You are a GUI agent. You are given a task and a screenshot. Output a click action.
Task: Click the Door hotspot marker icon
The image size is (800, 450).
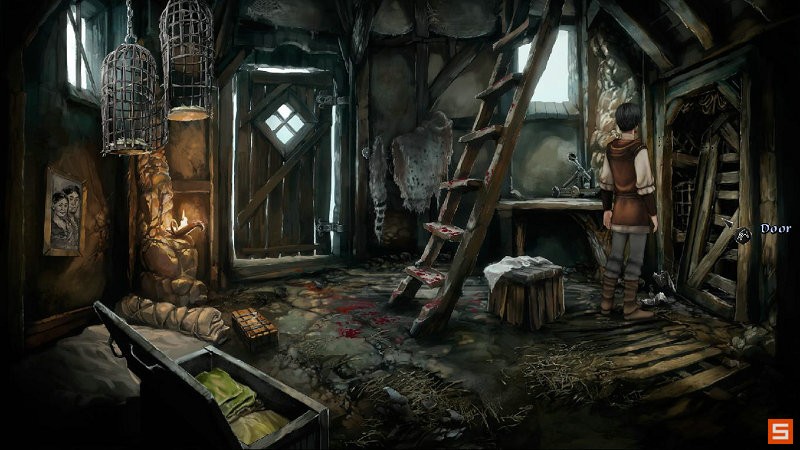pyautogui.click(x=744, y=234)
